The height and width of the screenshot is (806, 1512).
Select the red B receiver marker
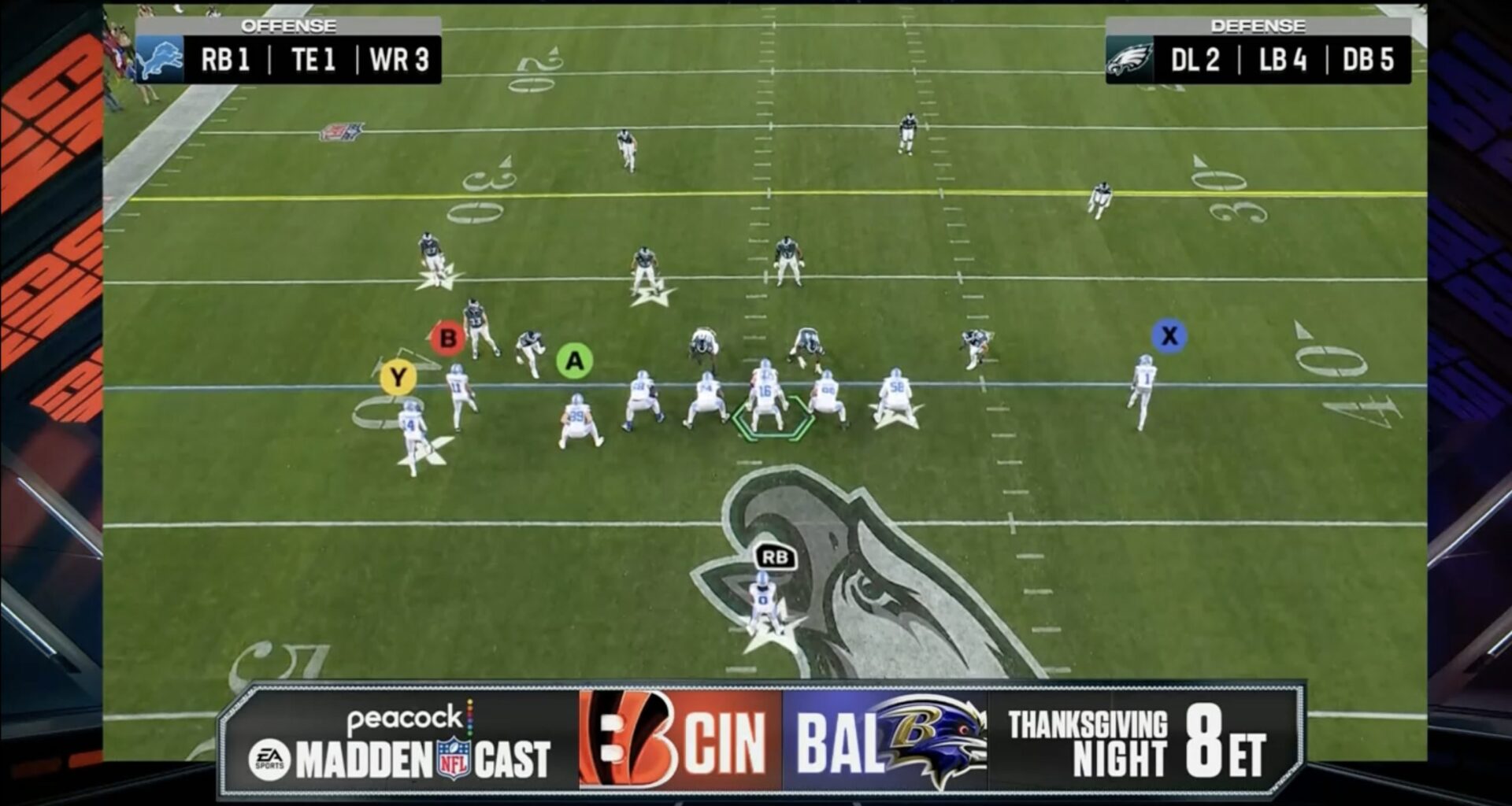(447, 338)
